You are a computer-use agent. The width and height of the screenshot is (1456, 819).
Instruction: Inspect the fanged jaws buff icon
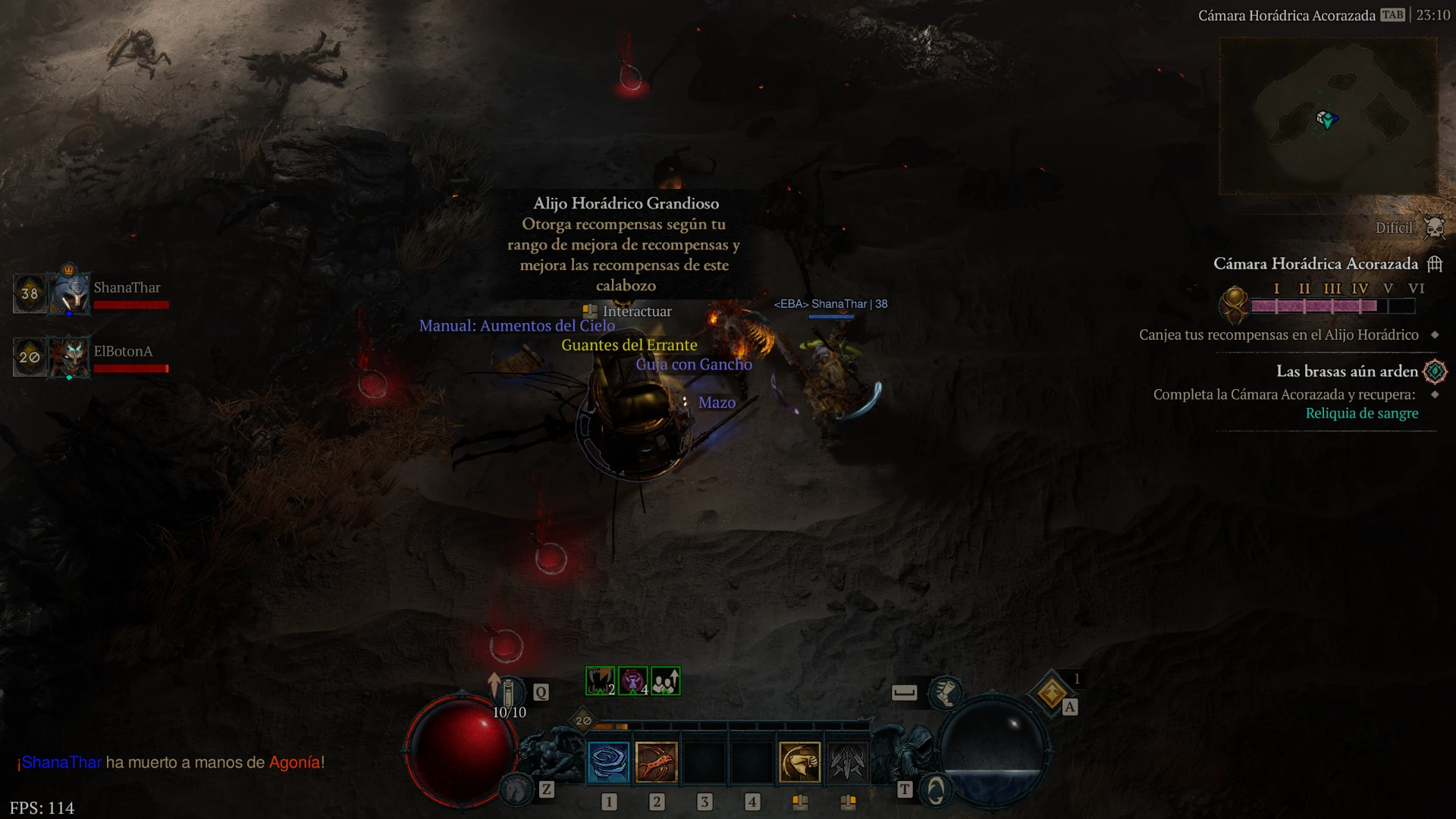click(x=600, y=681)
